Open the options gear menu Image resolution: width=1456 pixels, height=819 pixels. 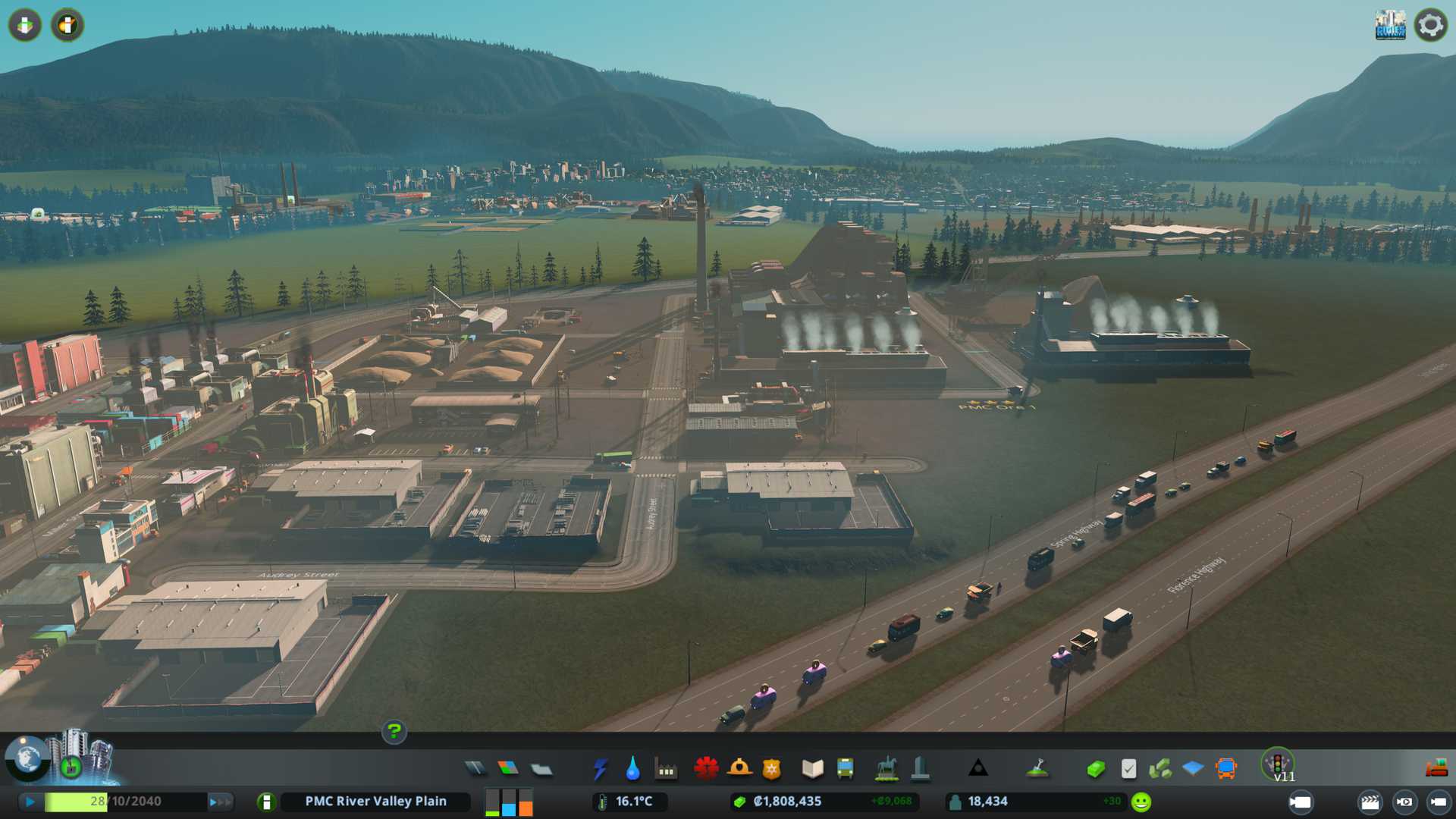[1430, 25]
